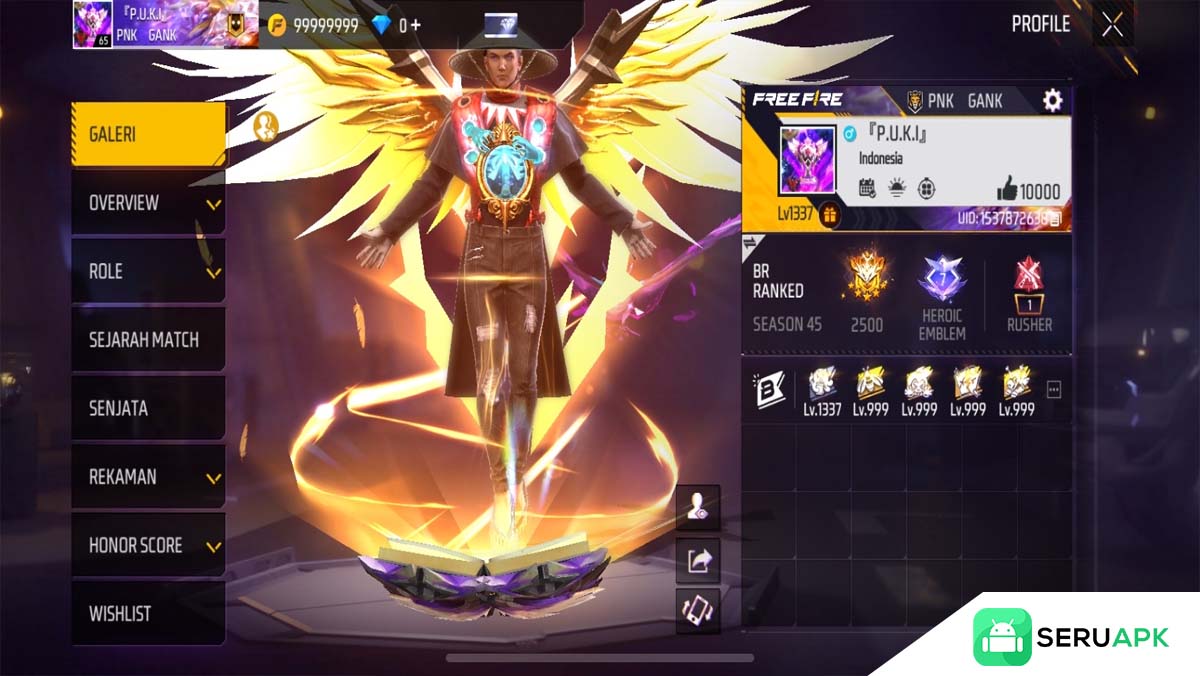View the Honor Score section
This screenshot has width=1200, height=676.
pyautogui.click(x=148, y=546)
